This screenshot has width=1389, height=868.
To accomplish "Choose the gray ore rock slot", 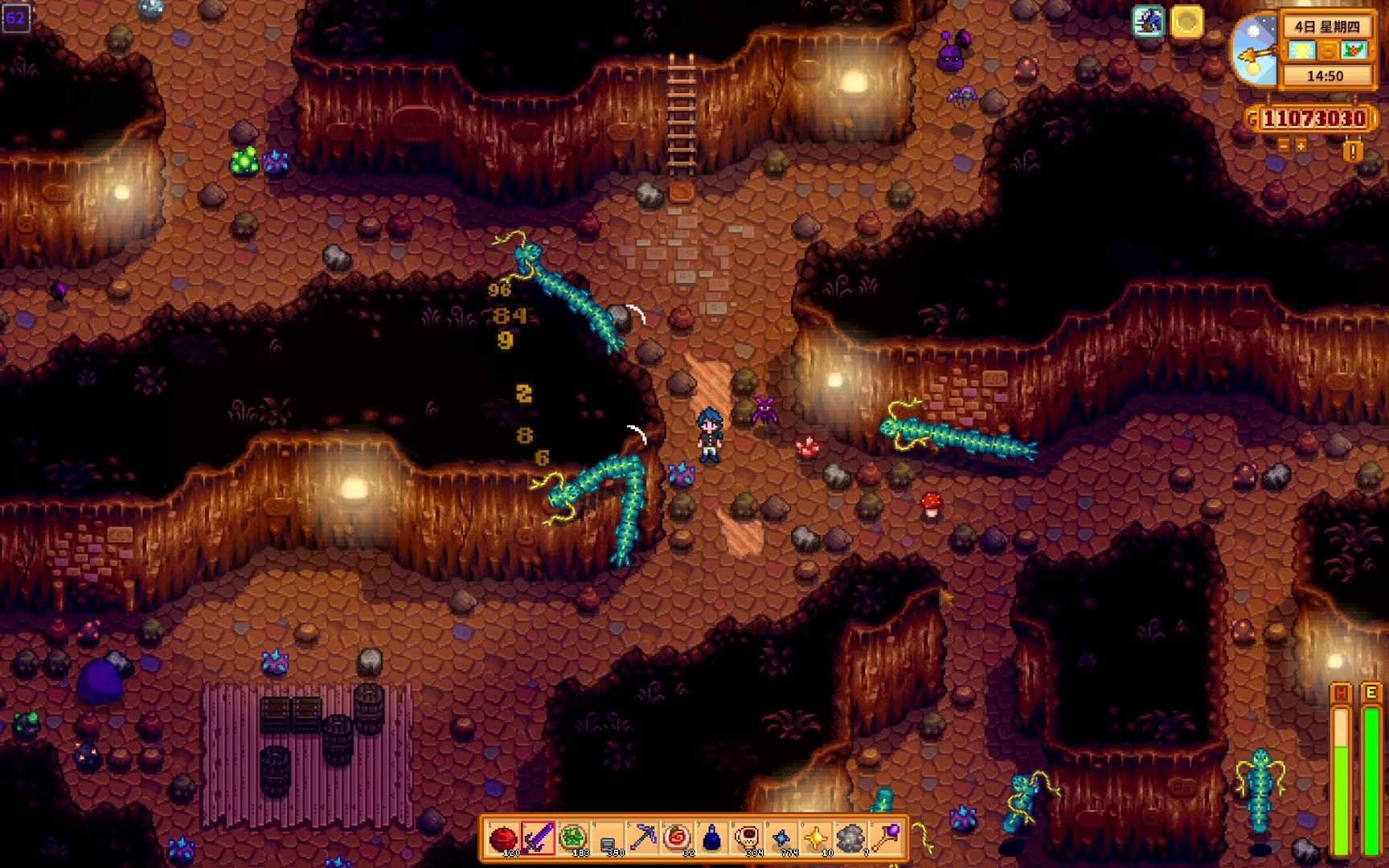I will click(x=851, y=838).
